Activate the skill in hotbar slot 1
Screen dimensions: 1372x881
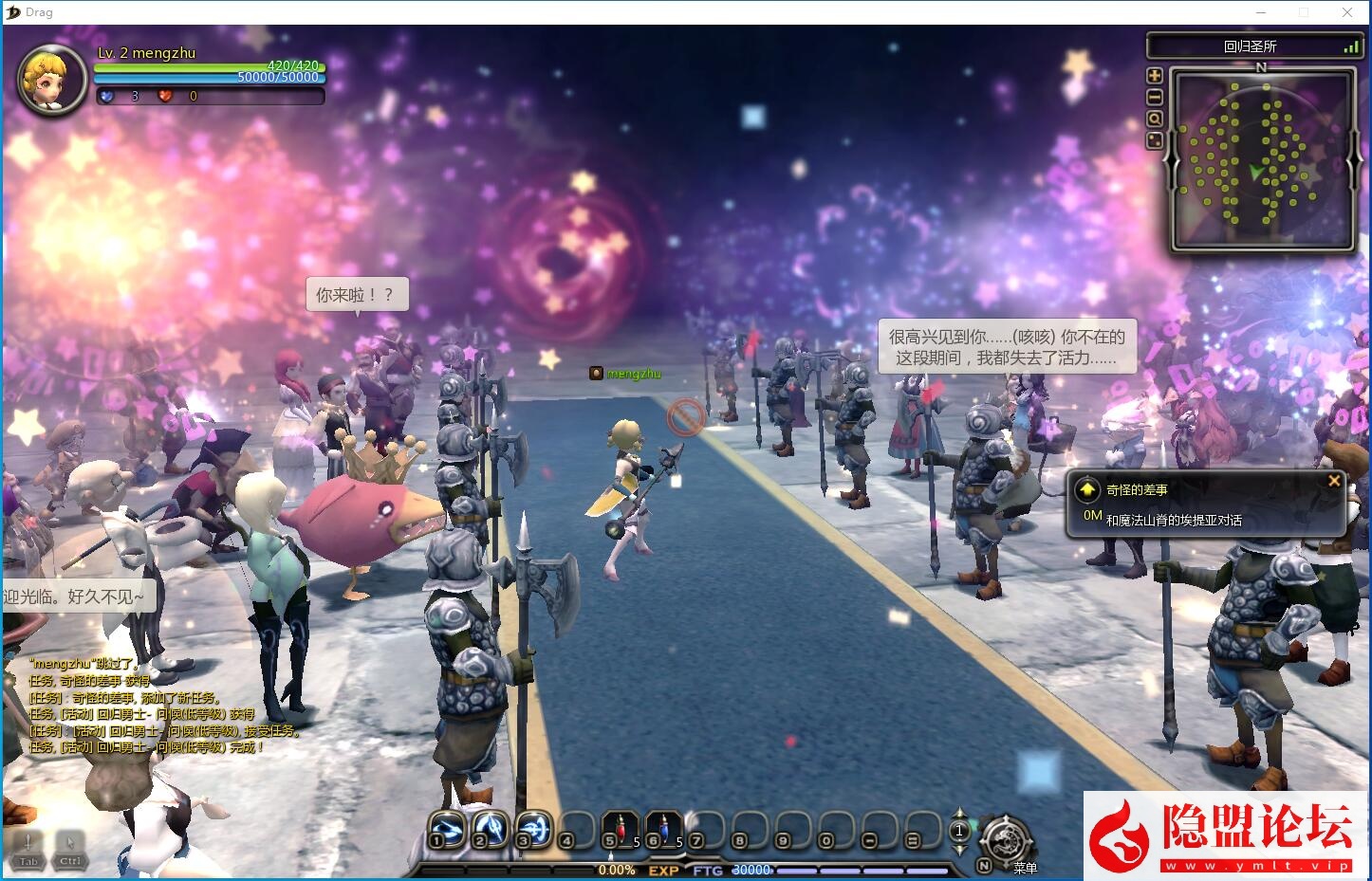coord(447,828)
